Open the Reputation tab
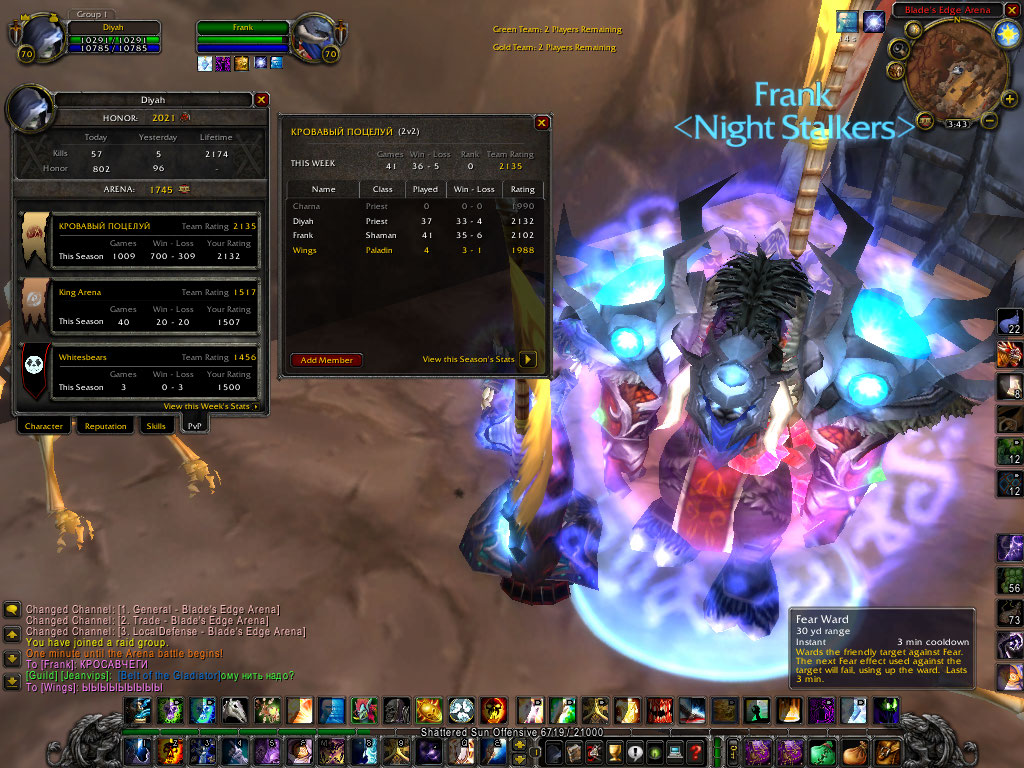 [x=105, y=426]
